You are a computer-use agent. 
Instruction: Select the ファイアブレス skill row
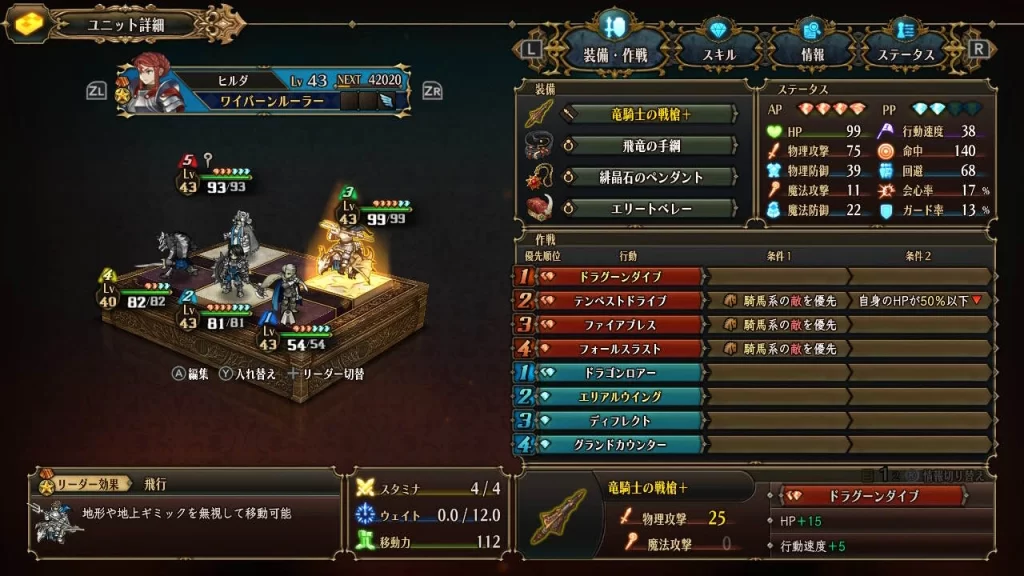tap(622, 324)
